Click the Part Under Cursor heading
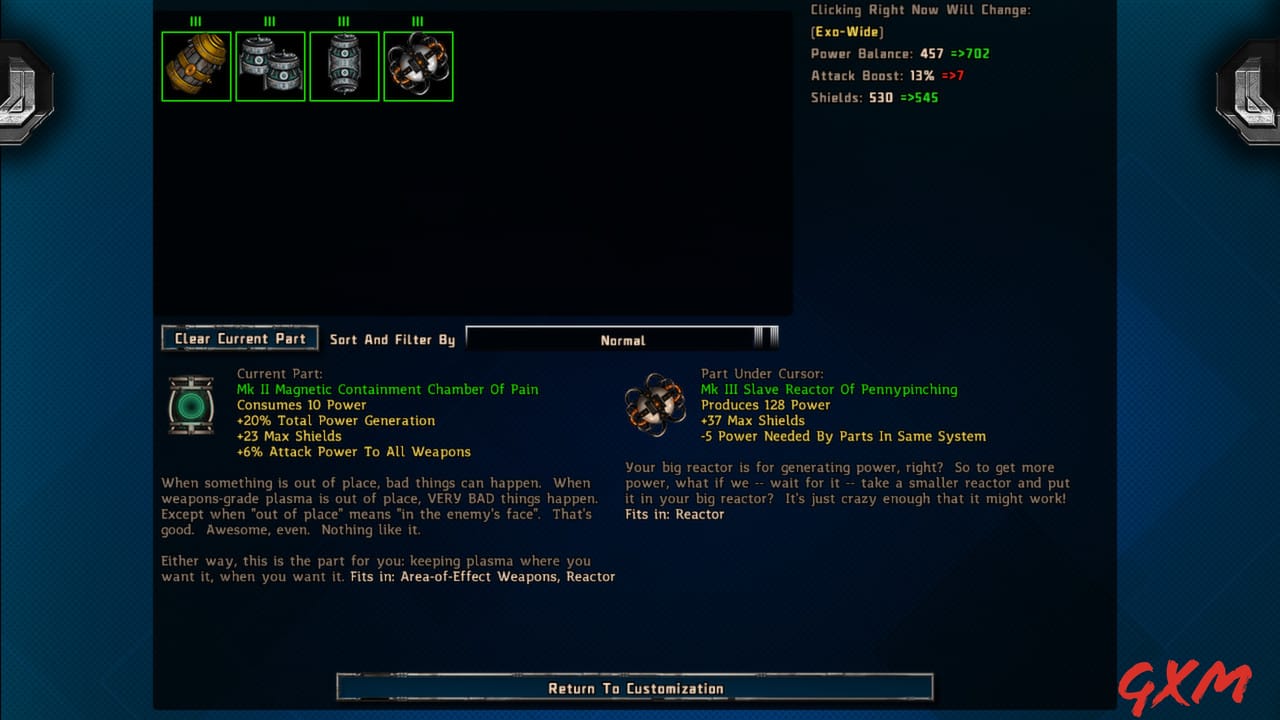Viewport: 1280px width, 720px height. (x=763, y=373)
